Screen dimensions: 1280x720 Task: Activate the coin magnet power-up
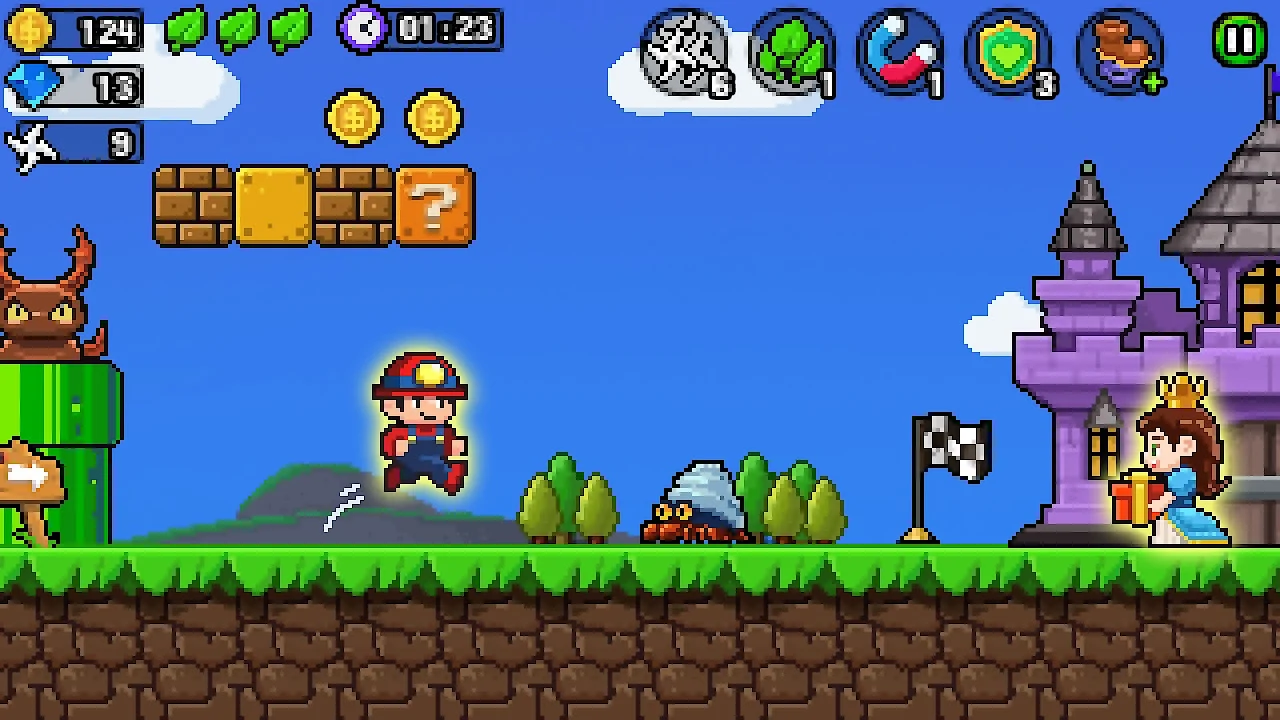pyautogui.click(x=900, y=54)
